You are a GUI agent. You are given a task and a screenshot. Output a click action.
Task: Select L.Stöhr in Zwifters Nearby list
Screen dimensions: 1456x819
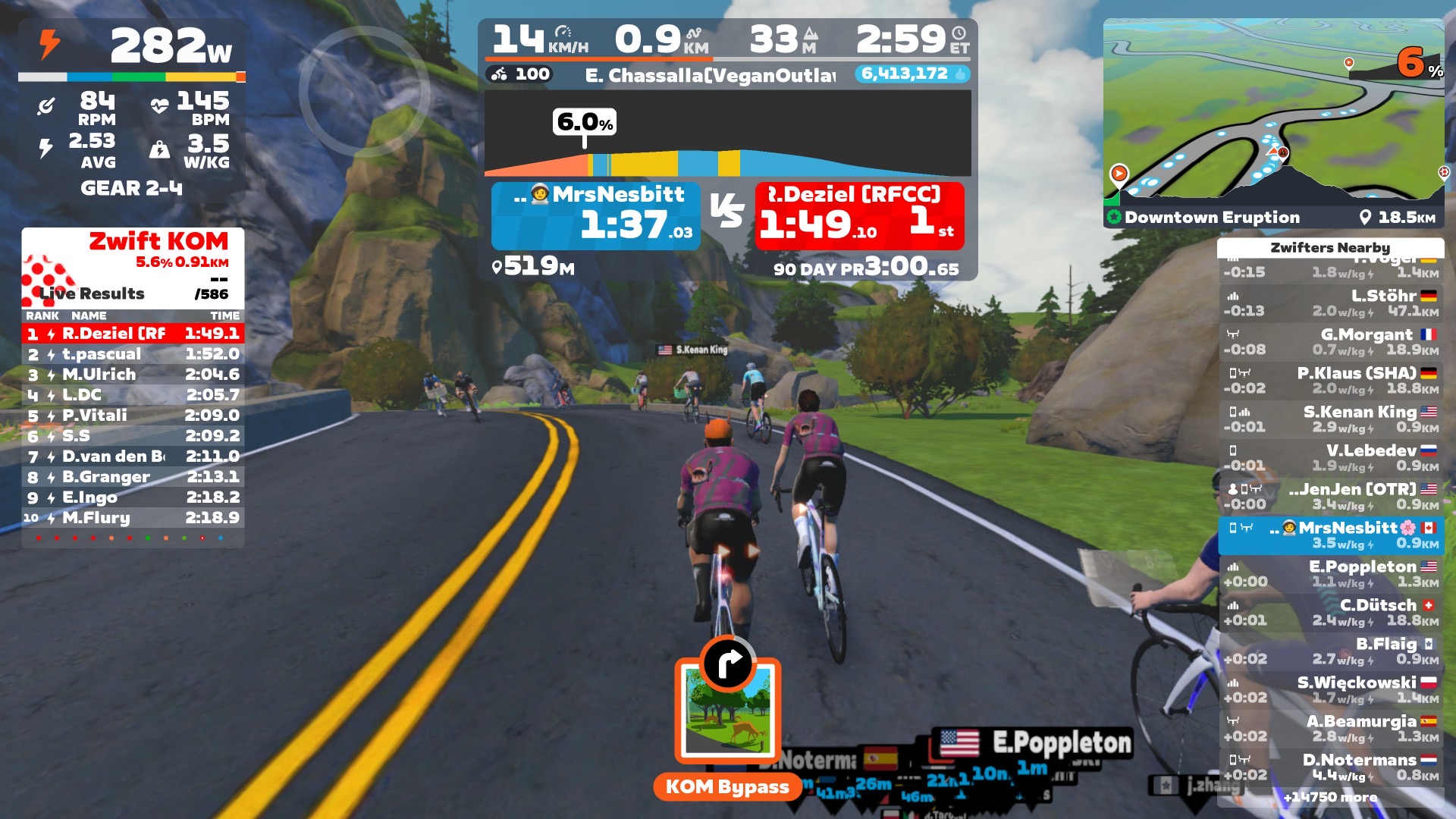[1331, 303]
